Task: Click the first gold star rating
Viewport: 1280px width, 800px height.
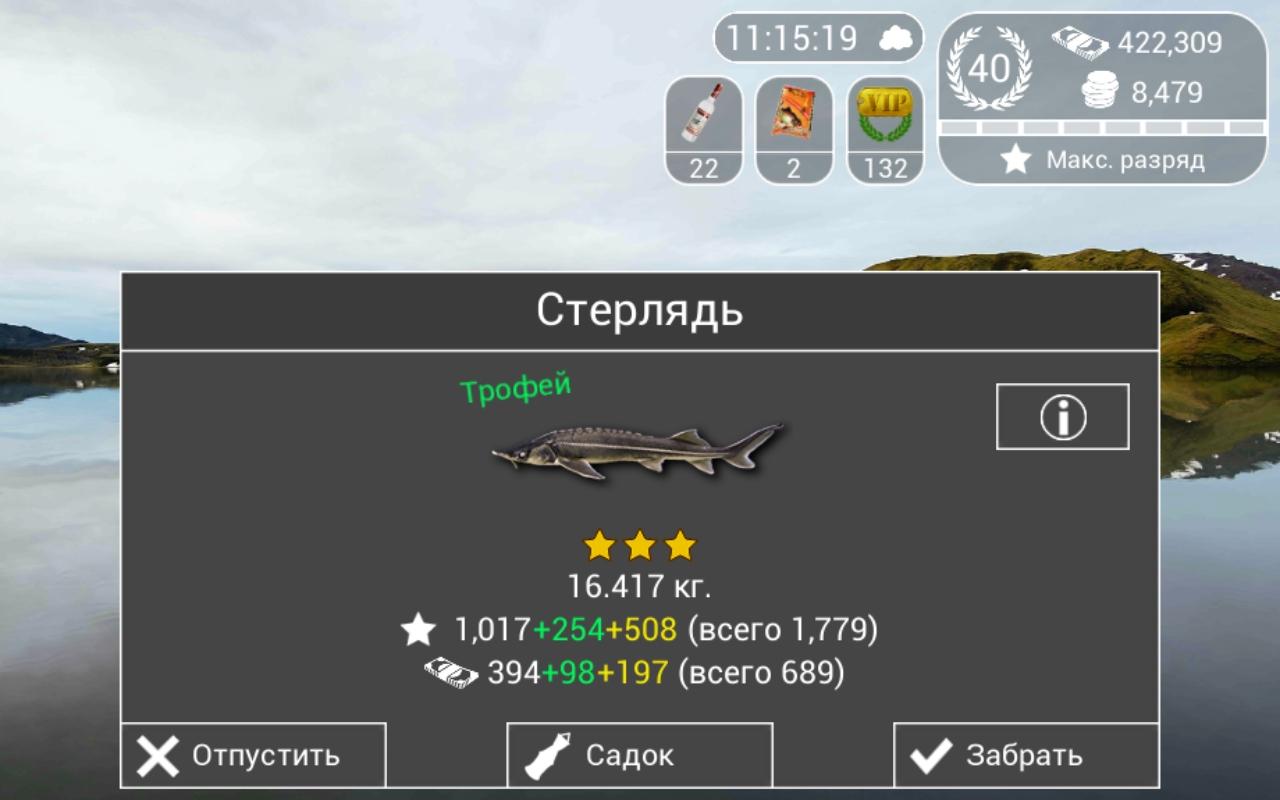Action: point(597,544)
